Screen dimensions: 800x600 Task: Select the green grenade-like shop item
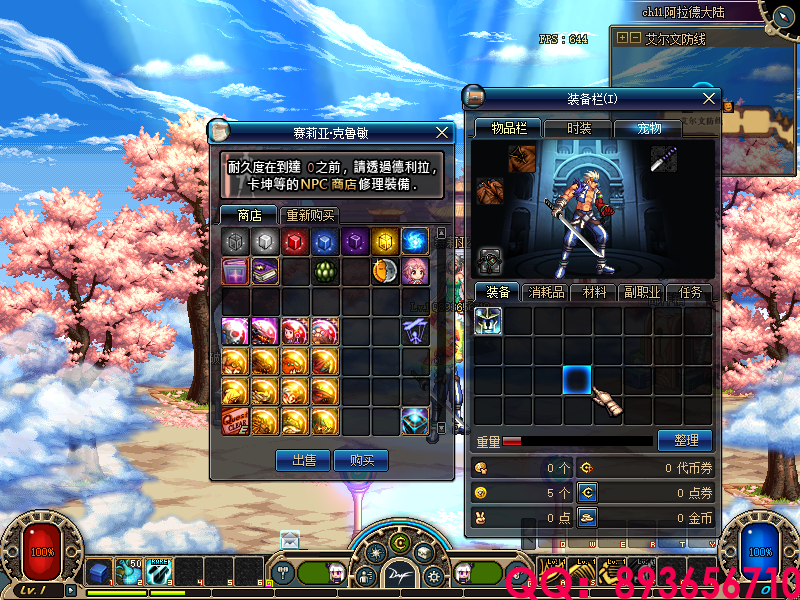[x=325, y=271]
